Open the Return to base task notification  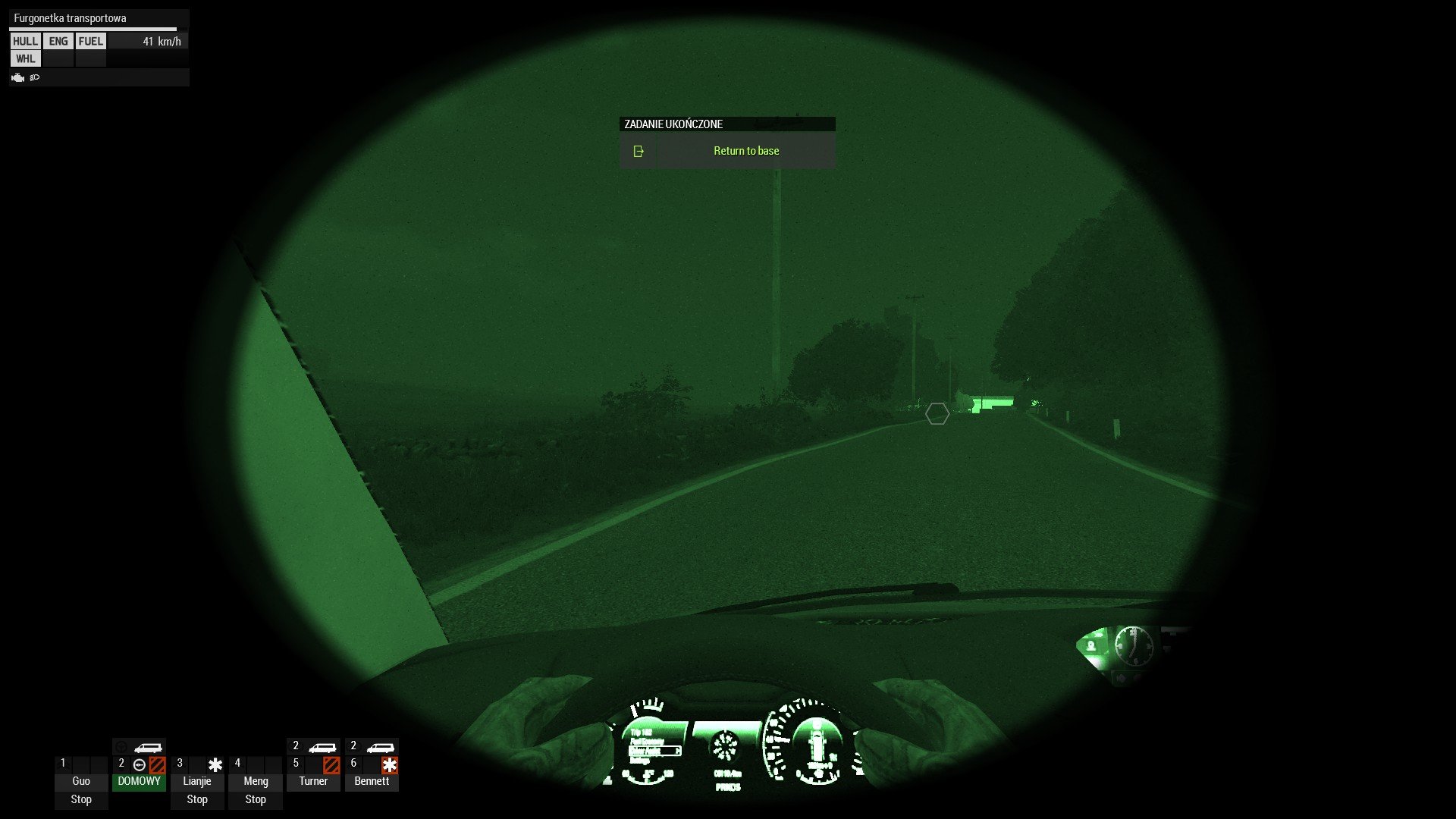click(745, 151)
